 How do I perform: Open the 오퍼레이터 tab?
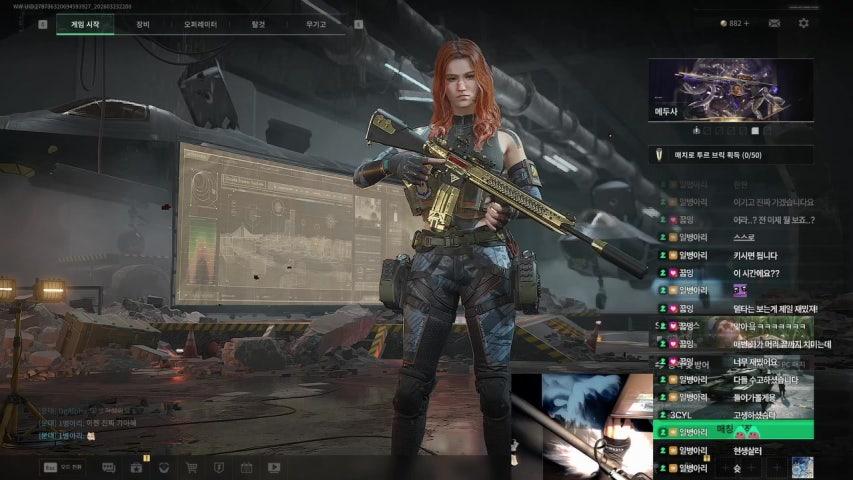click(x=200, y=25)
